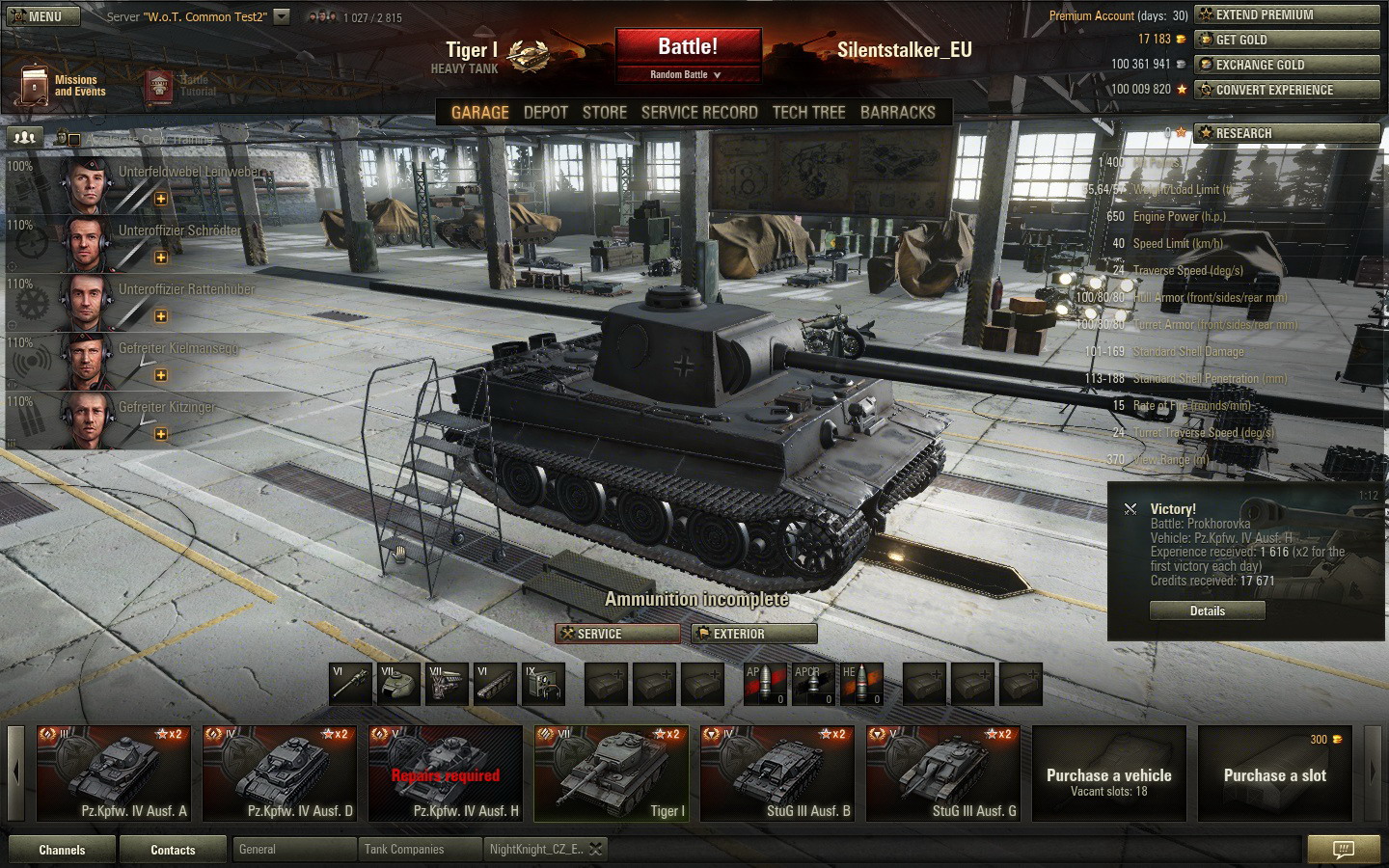Open the BARRACKS tab
The height and width of the screenshot is (868, 1389).
tap(897, 113)
